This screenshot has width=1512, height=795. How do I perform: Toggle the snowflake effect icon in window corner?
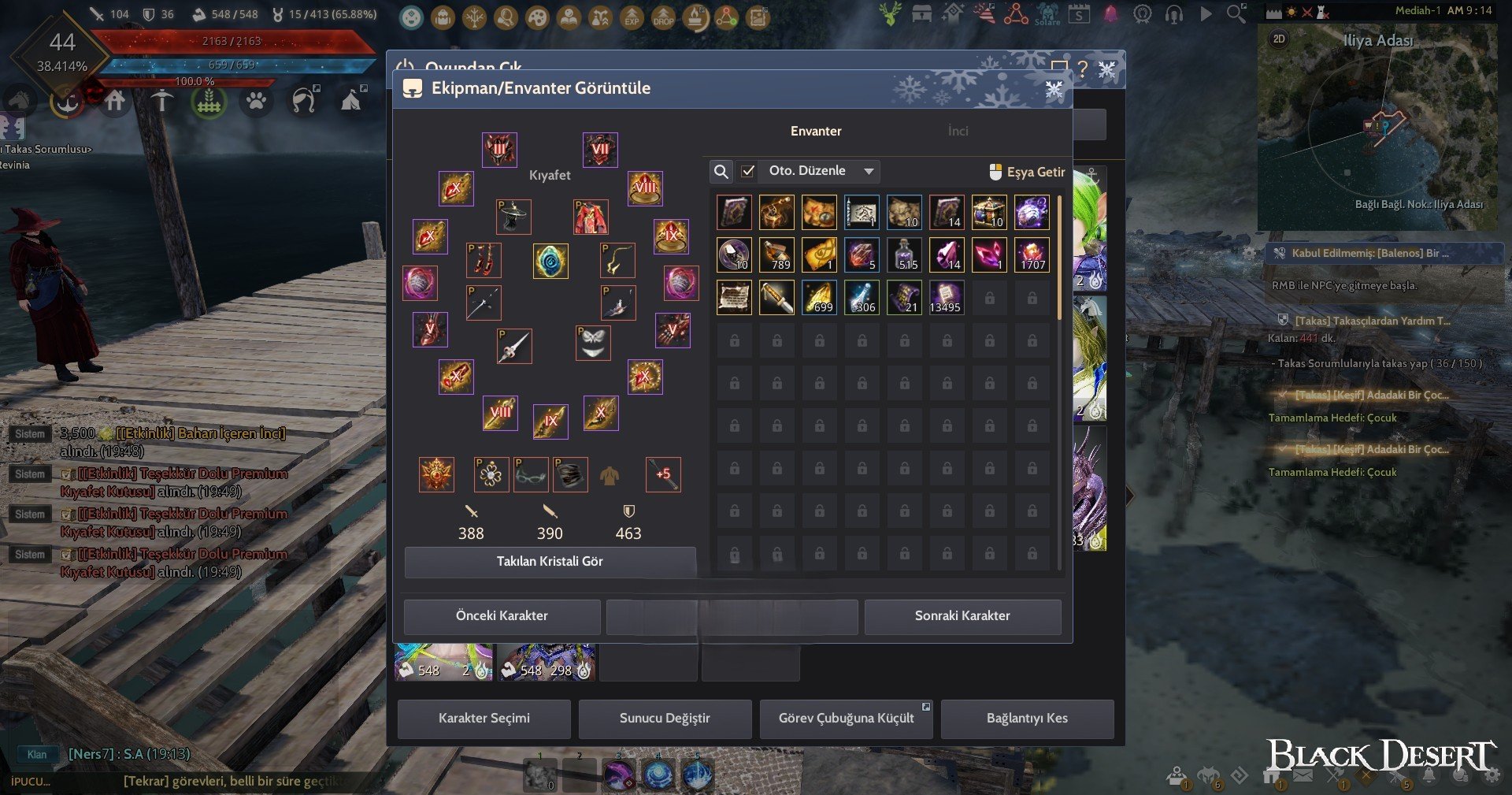1054,89
